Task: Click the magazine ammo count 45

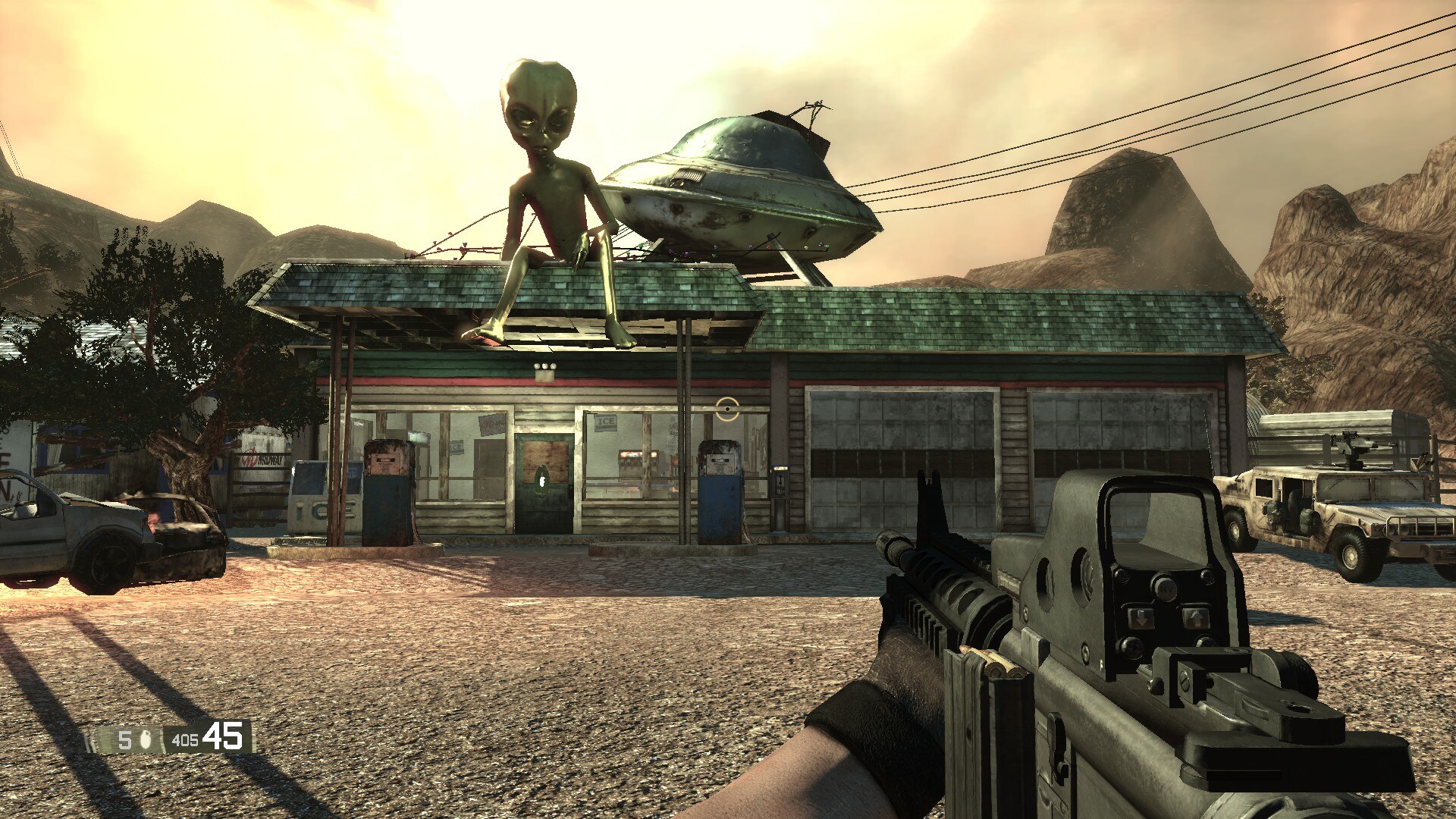Action: tap(224, 737)
